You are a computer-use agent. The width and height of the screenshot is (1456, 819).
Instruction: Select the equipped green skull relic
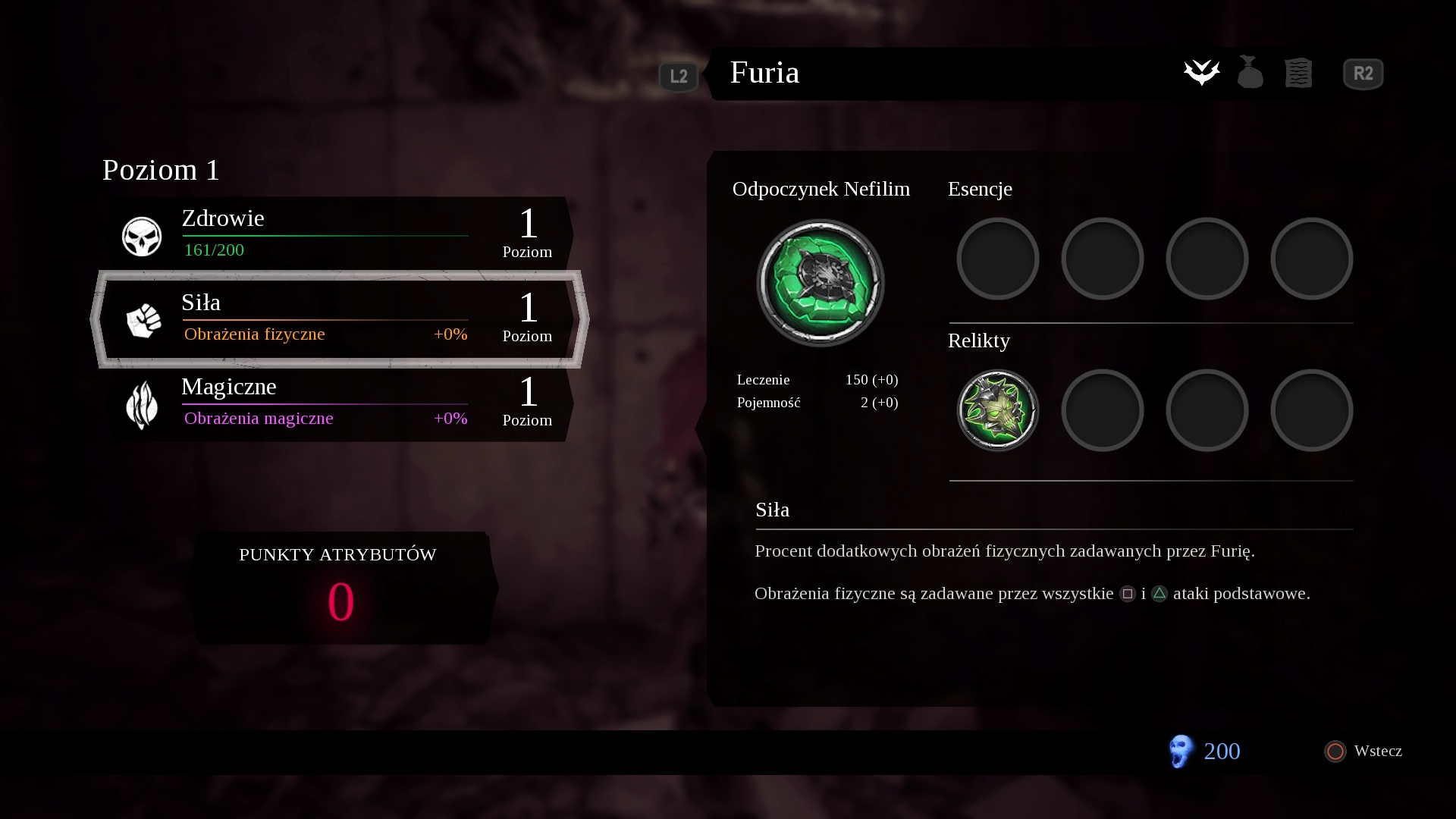tap(997, 410)
